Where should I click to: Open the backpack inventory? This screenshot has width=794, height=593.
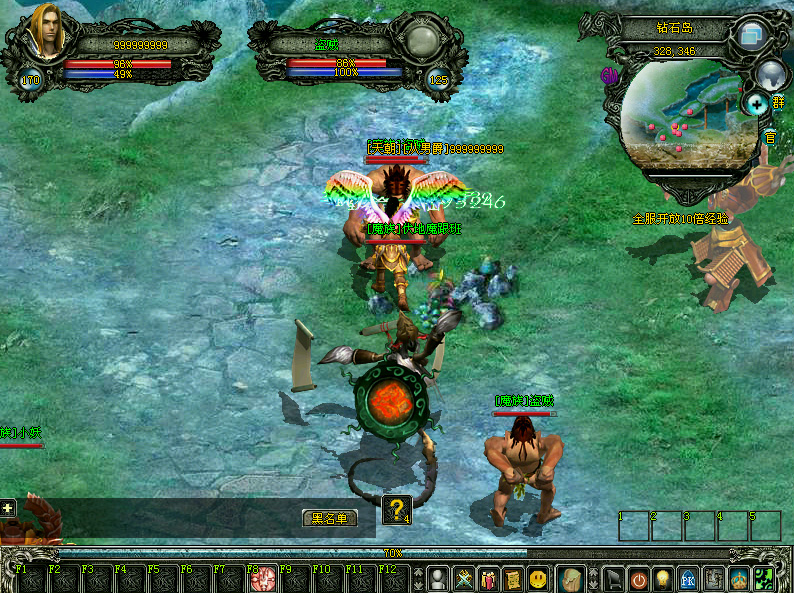571,578
